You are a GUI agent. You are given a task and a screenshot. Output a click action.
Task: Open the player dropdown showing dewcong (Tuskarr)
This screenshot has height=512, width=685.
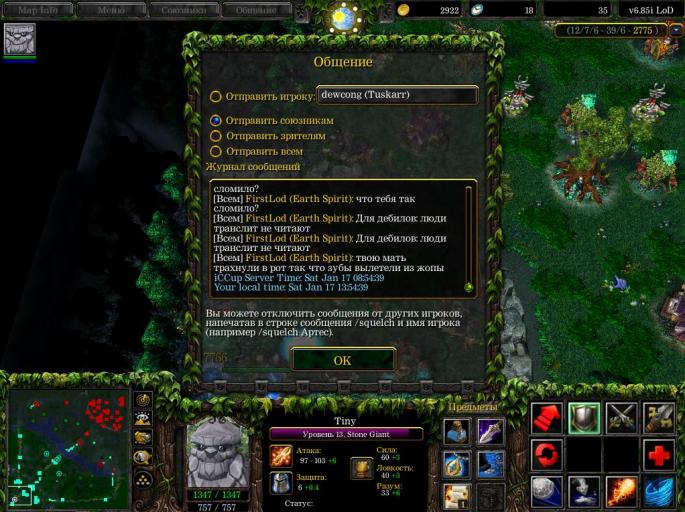tap(397, 95)
